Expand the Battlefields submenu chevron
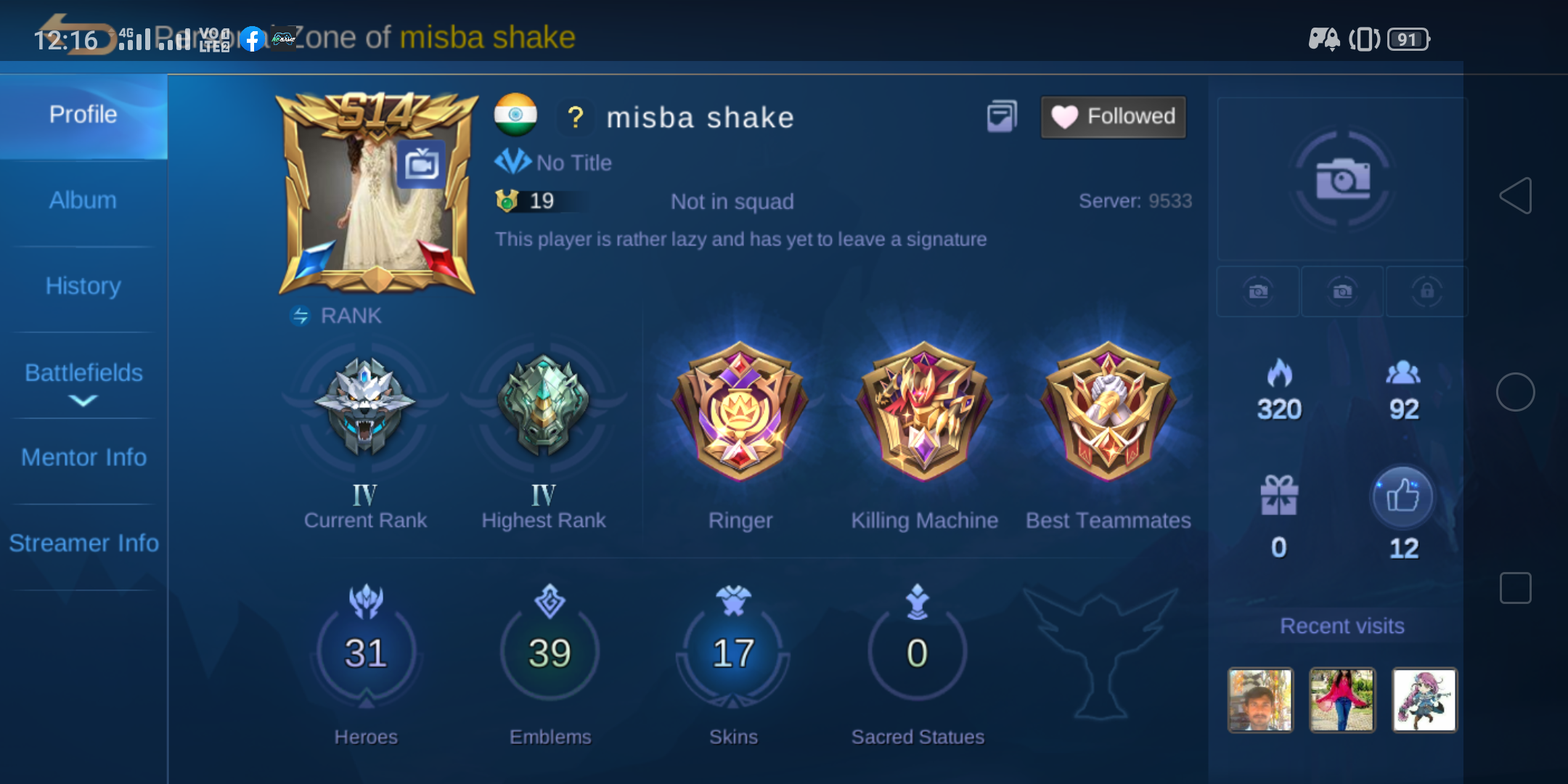The image size is (1568, 784). click(x=83, y=399)
